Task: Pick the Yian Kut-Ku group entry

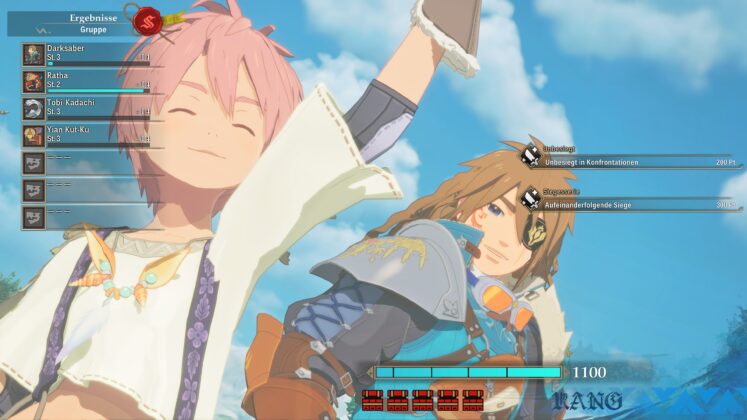Action: point(85,134)
